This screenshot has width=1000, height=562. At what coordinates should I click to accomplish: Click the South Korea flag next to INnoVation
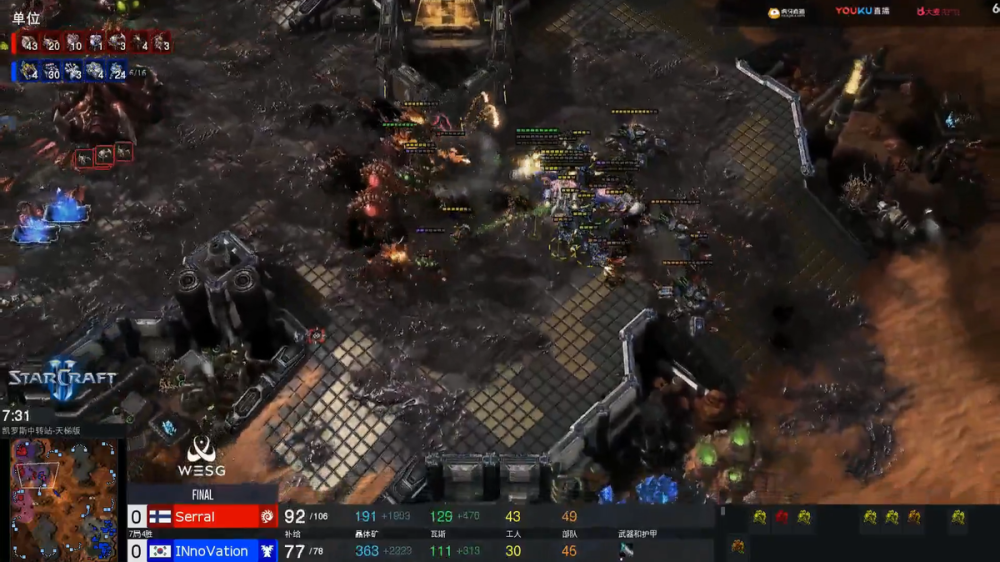[x=160, y=551]
